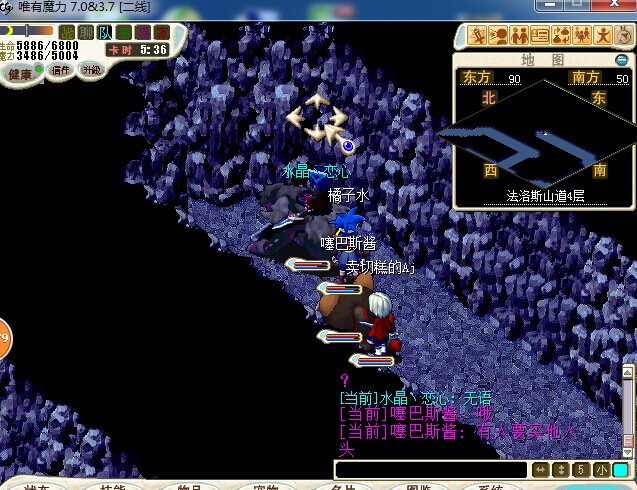Open the 物品 items menu tab
This screenshot has height=490, width=637.
pyautogui.click(x=189, y=487)
